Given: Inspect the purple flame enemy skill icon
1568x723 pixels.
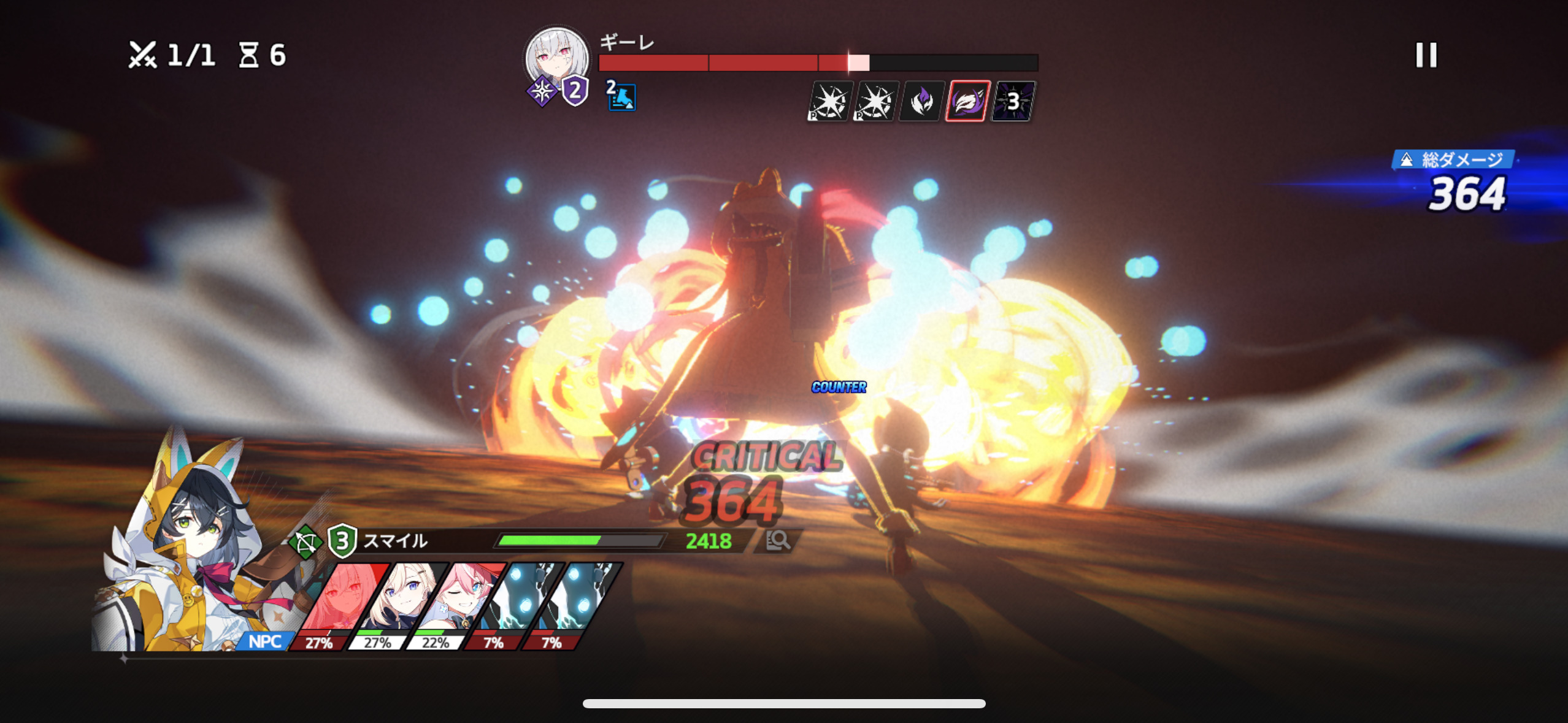Looking at the screenshot, I should click(x=921, y=101).
